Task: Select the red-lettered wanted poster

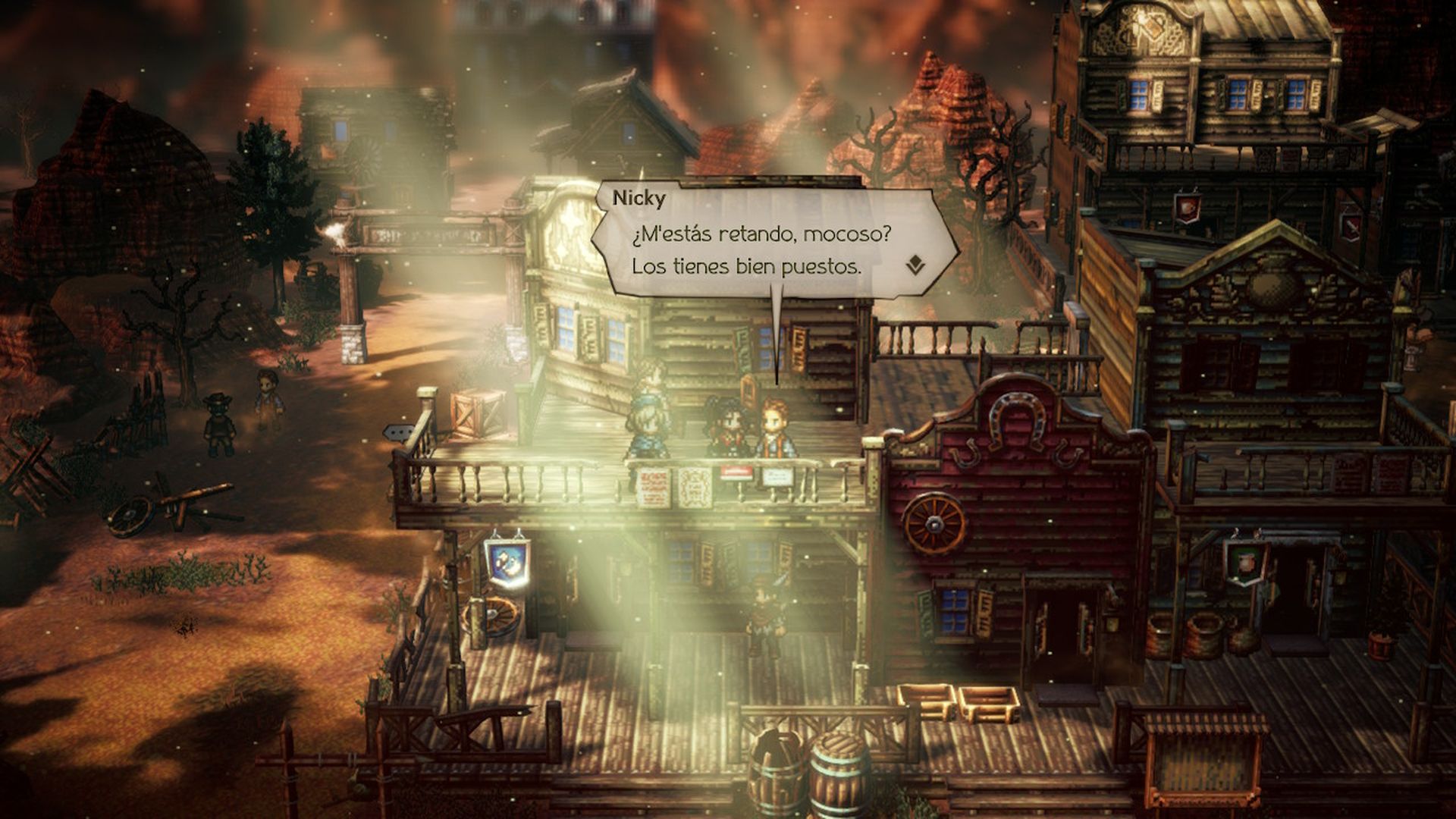Action: pyautogui.click(x=652, y=487)
